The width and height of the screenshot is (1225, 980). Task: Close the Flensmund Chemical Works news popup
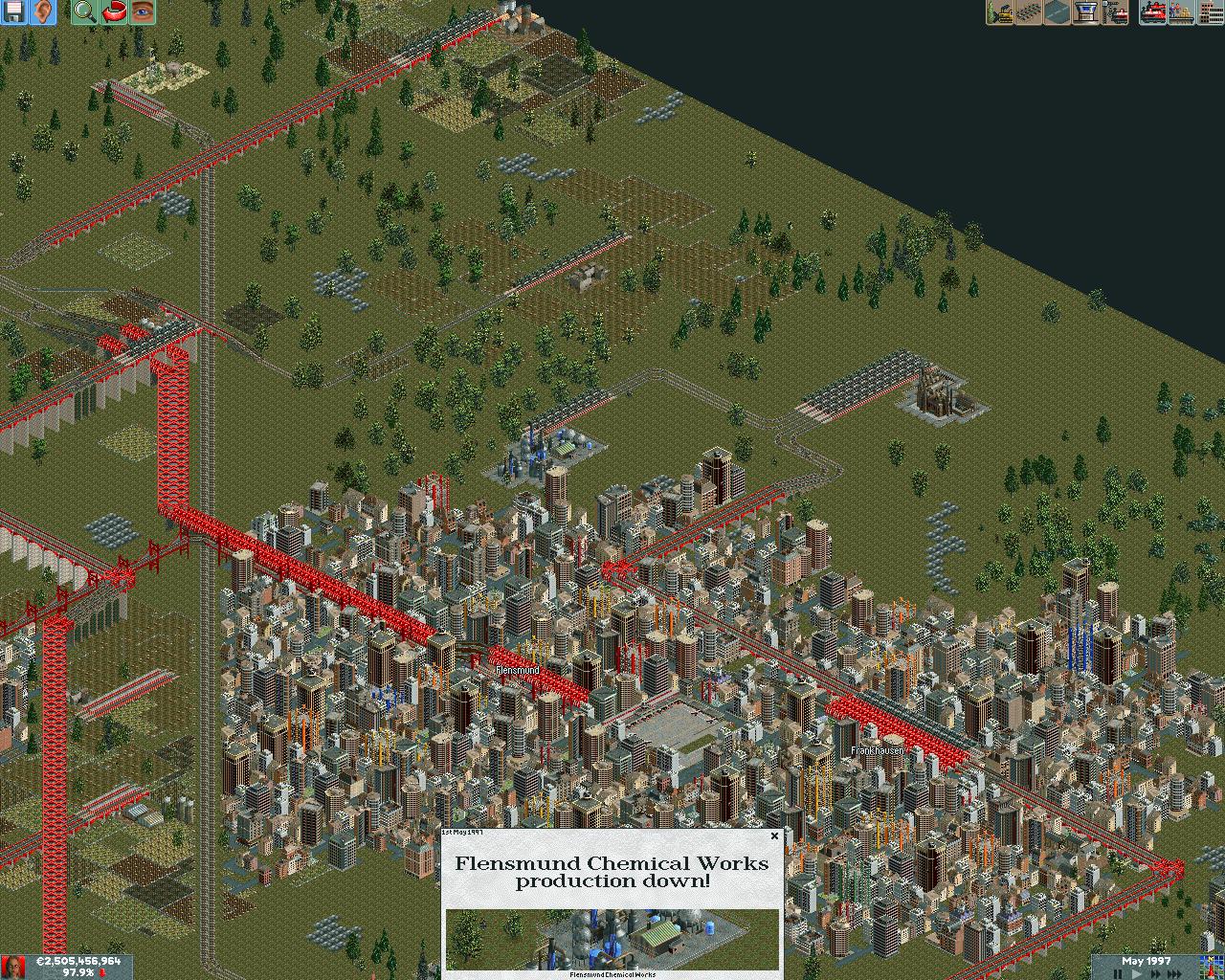tap(774, 835)
